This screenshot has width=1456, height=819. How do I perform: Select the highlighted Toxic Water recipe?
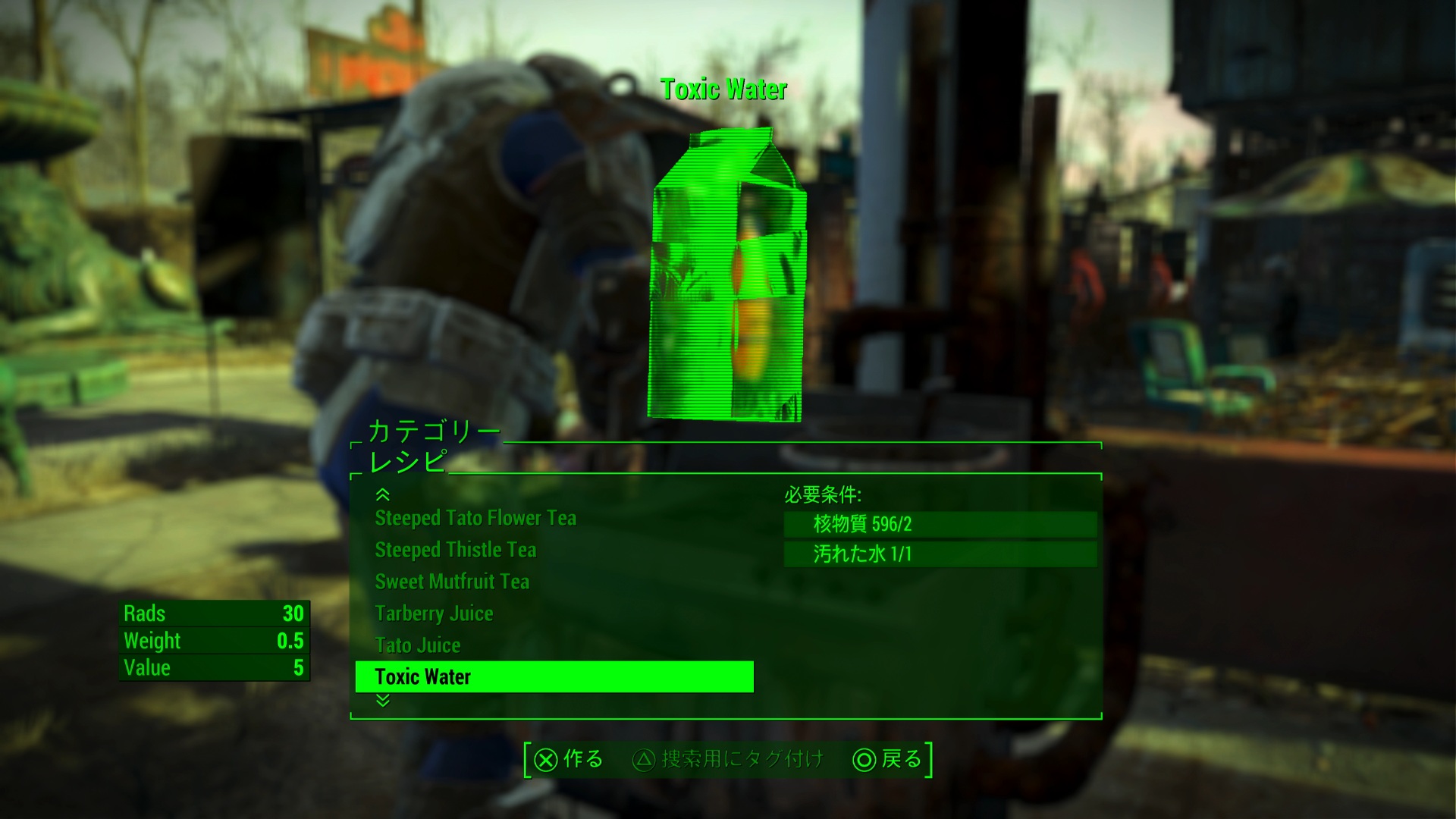coord(554,676)
